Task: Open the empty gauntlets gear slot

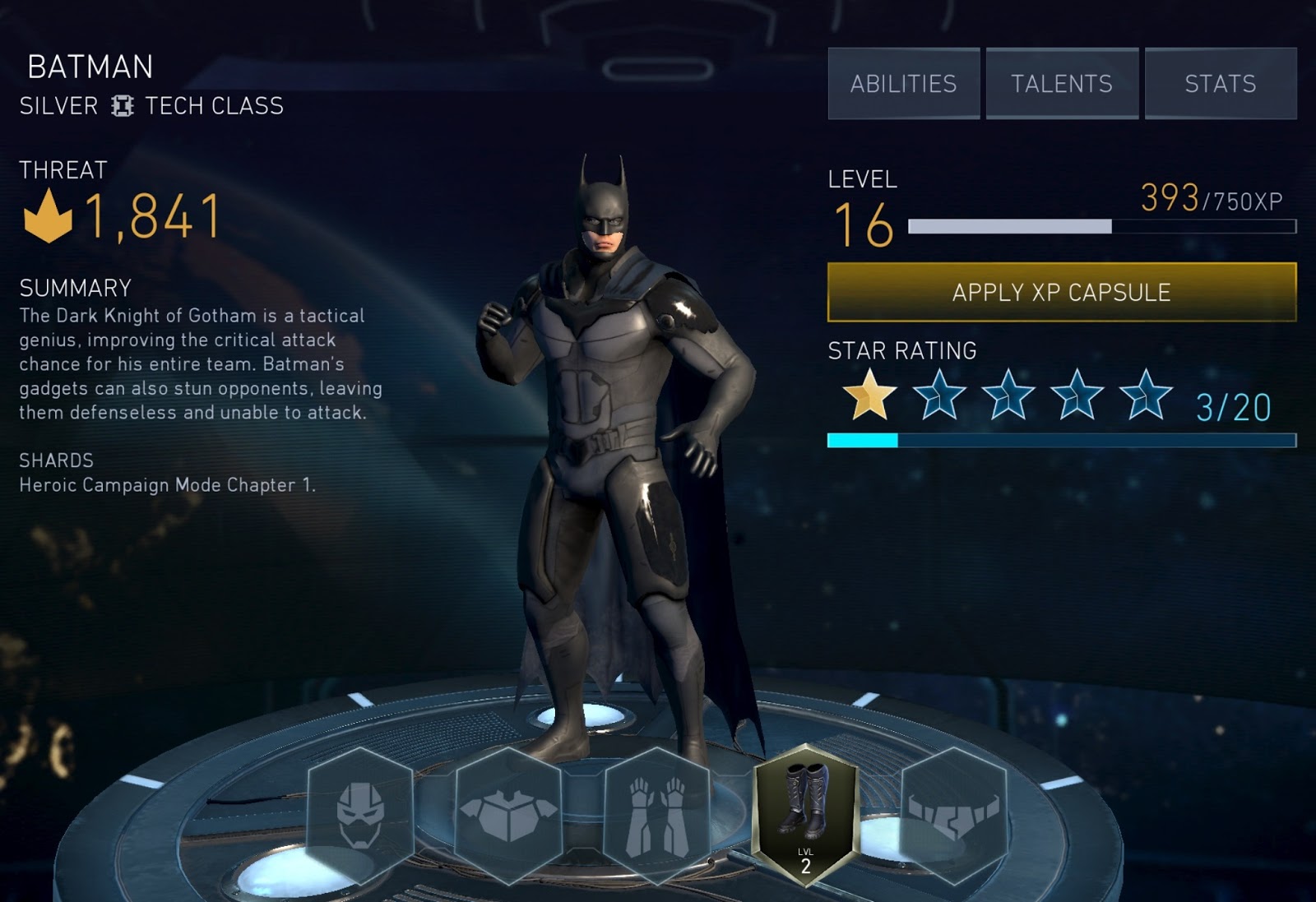Action: (656, 814)
